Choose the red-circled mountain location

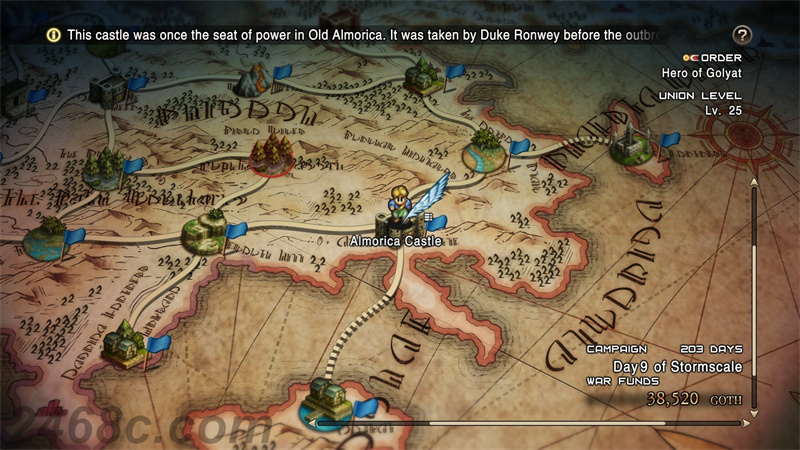[x=269, y=155]
